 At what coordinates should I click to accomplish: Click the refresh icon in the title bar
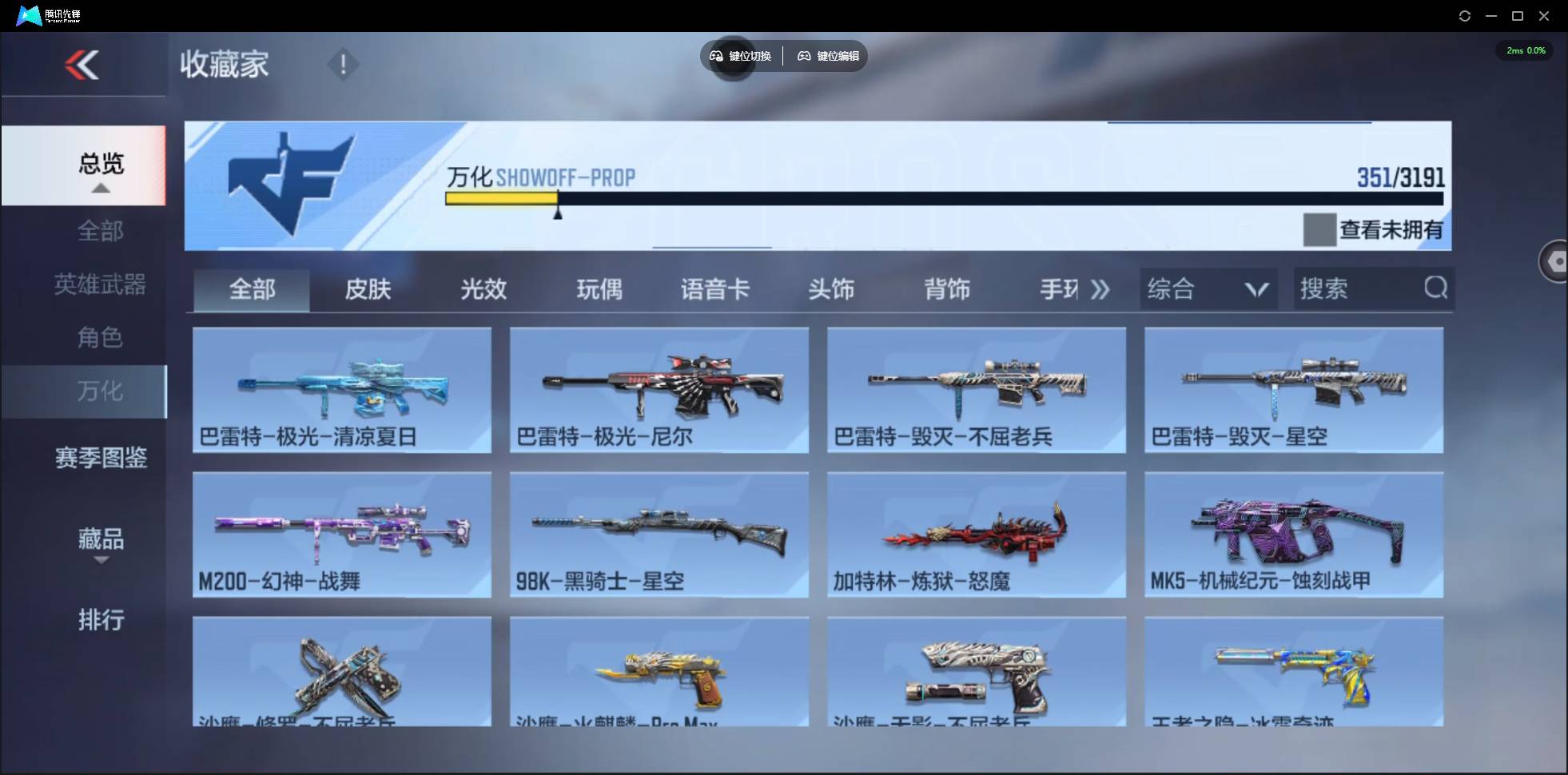pyautogui.click(x=1465, y=15)
